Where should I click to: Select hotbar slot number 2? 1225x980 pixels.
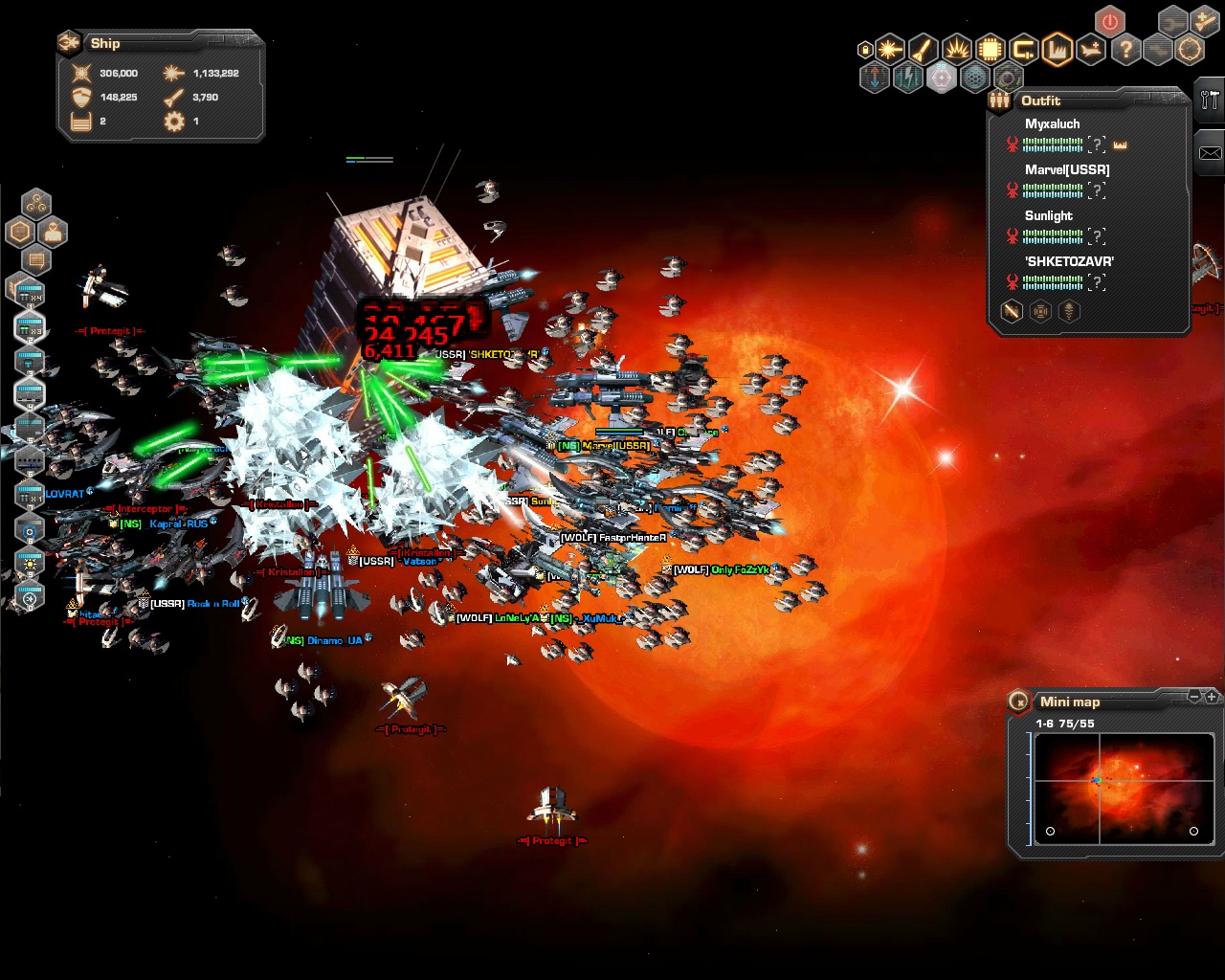[30, 327]
